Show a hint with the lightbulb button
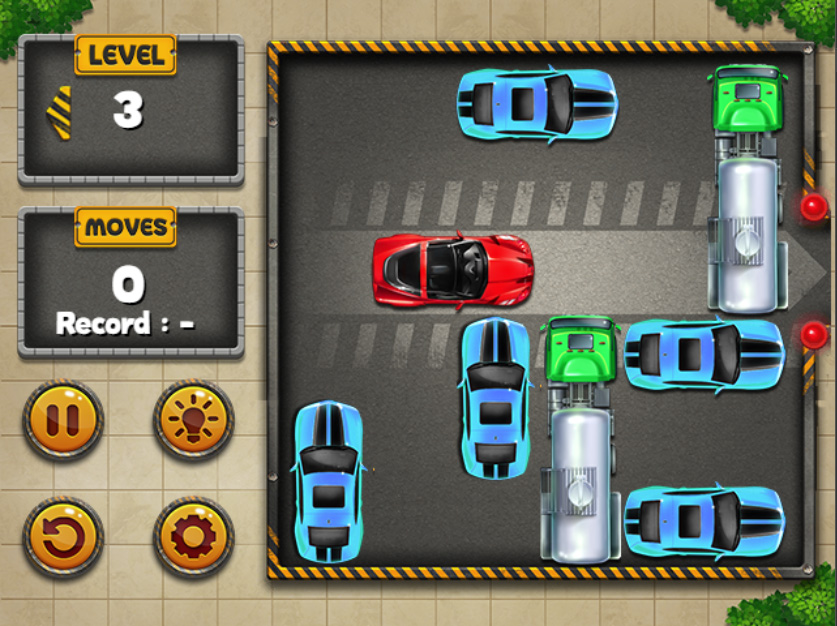 193,419
